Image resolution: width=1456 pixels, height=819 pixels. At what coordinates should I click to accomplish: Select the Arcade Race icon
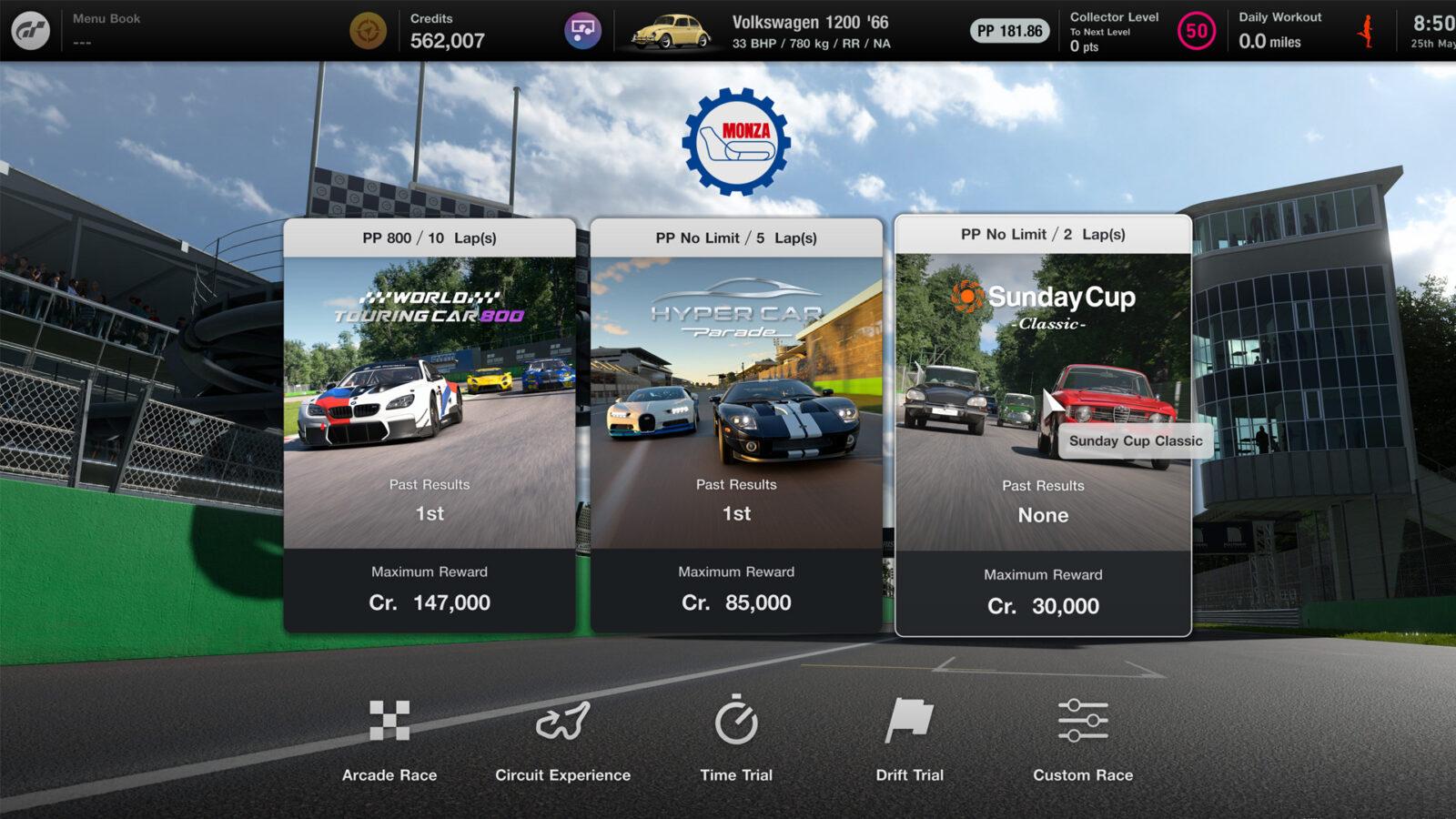click(389, 722)
